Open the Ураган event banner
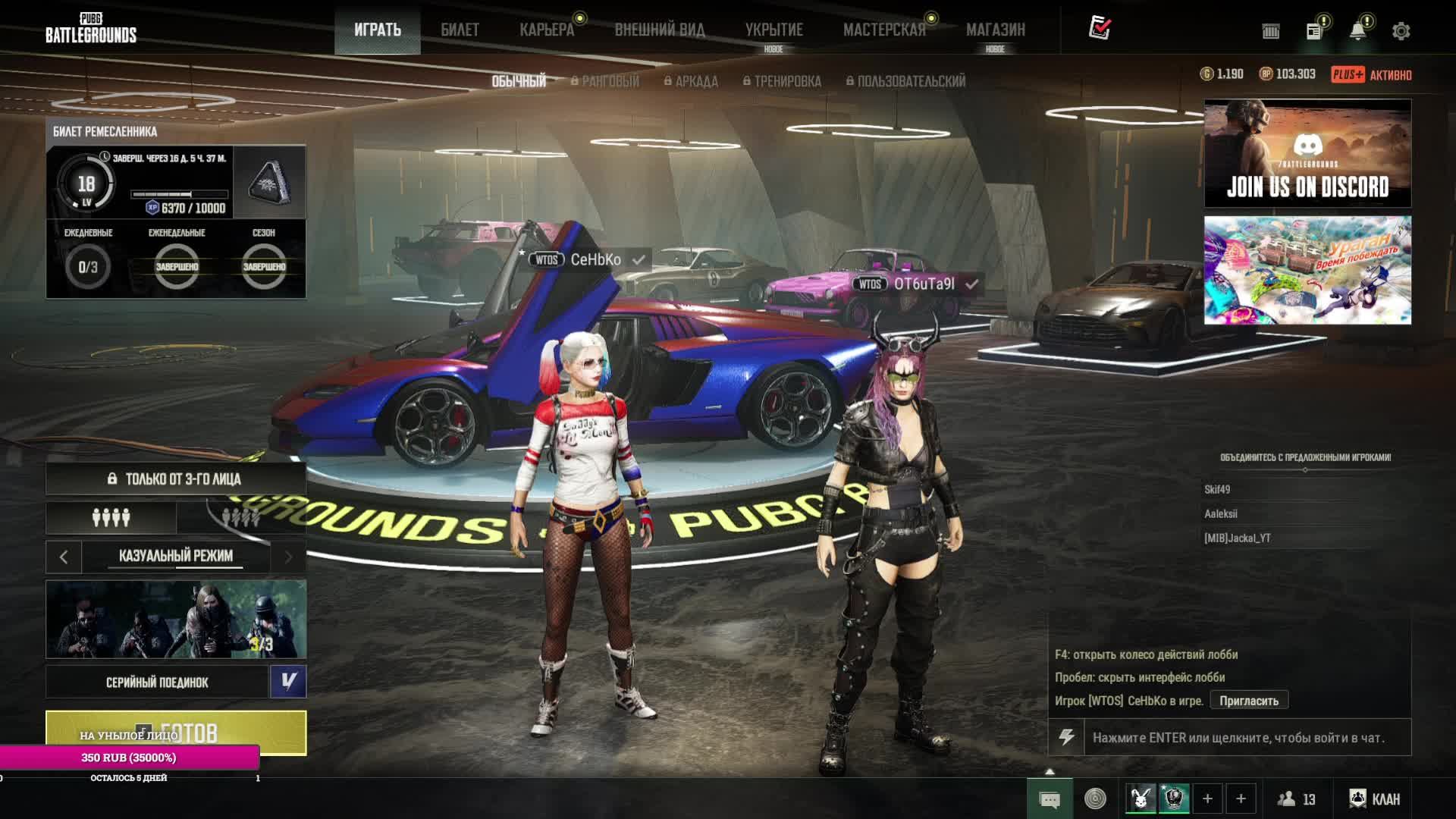Screen dimensions: 1456x819 point(1307,270)
